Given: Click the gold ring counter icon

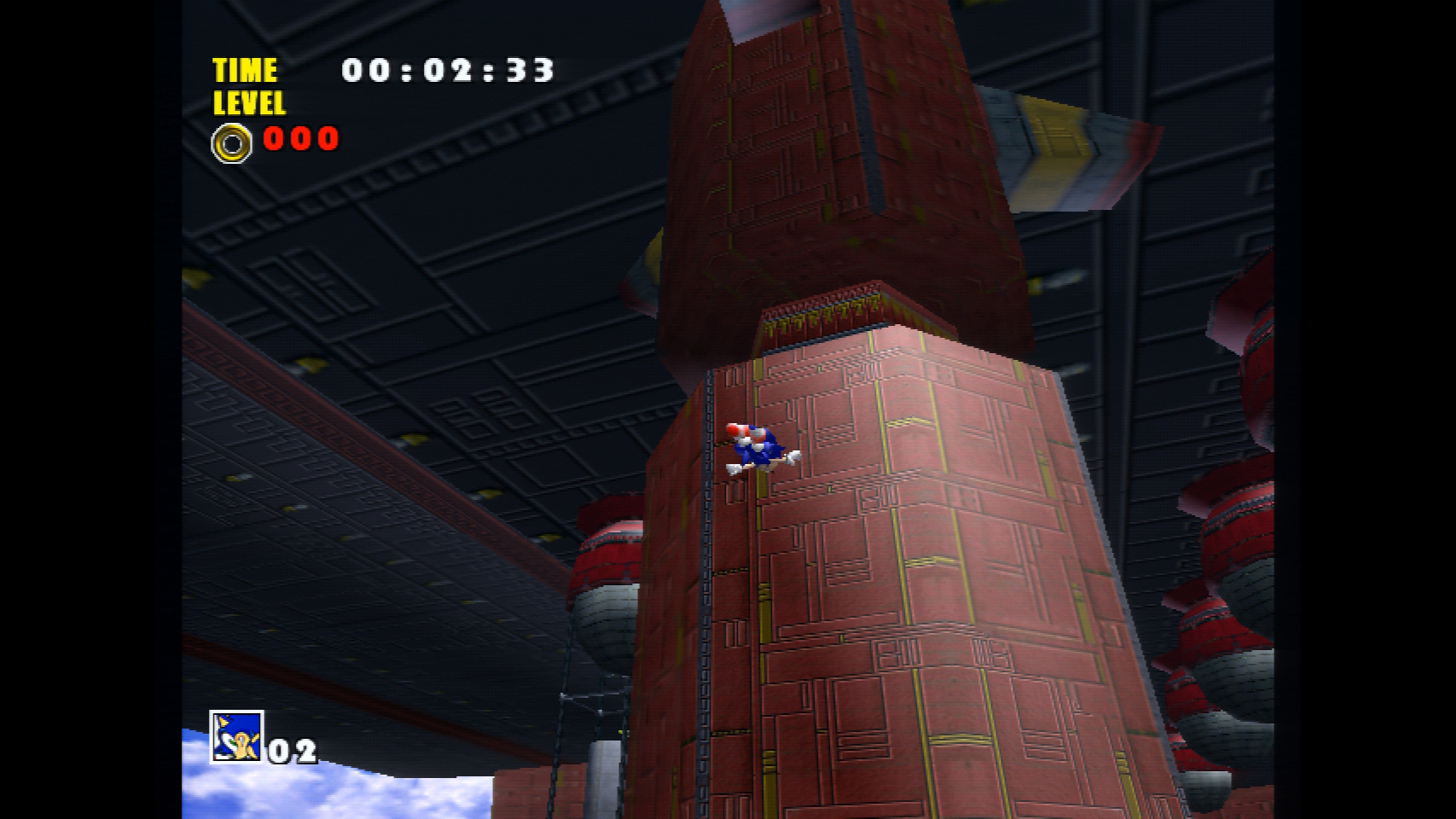Looking at the screenshot, I should pos(231,142).
